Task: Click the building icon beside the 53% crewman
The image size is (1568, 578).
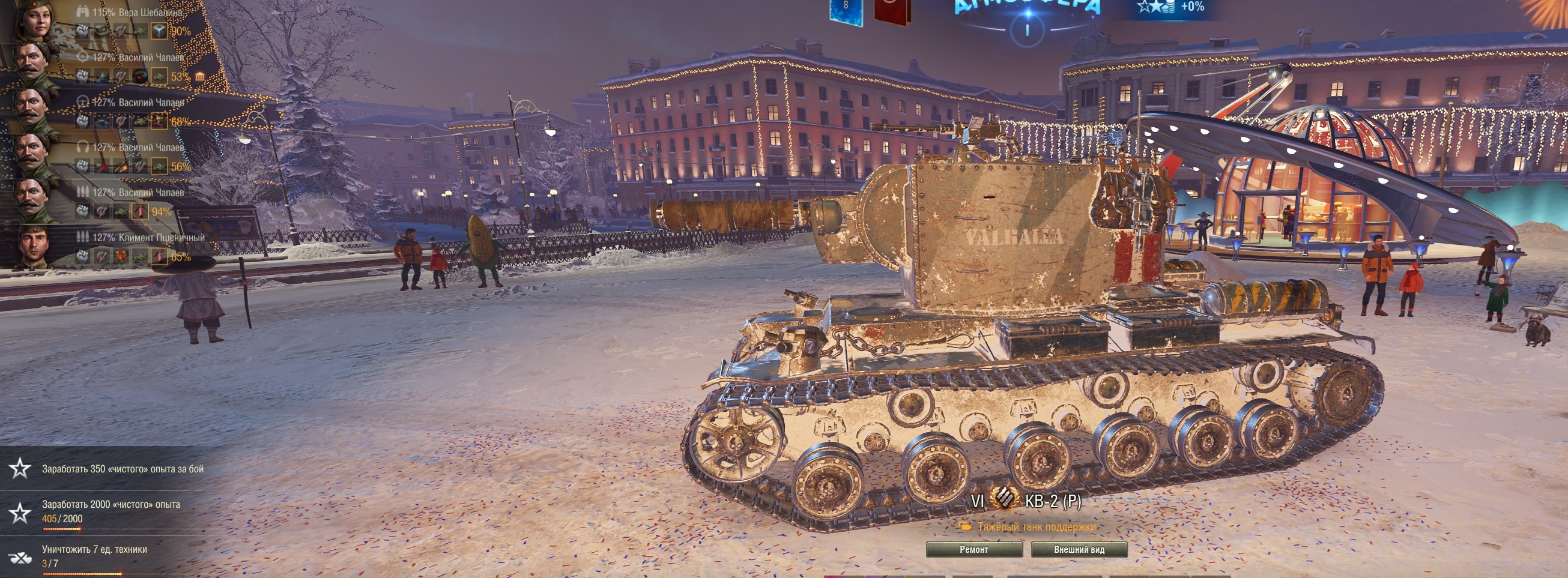Action: [199, 77]
